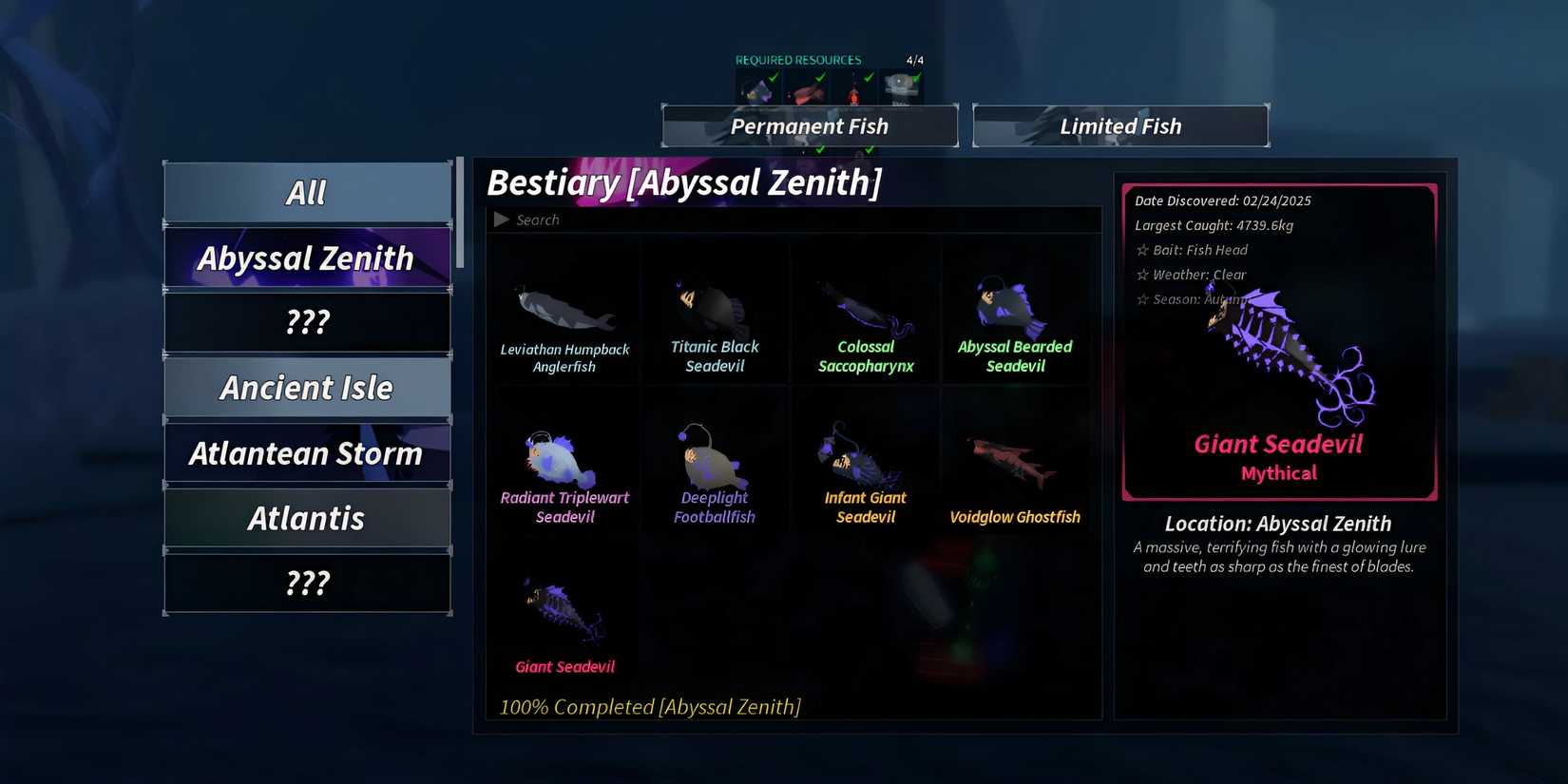Select the Abyssal Bearded Seadevil icon
This screenshot has width=1568, height=784.
[x=1015, y=304]
